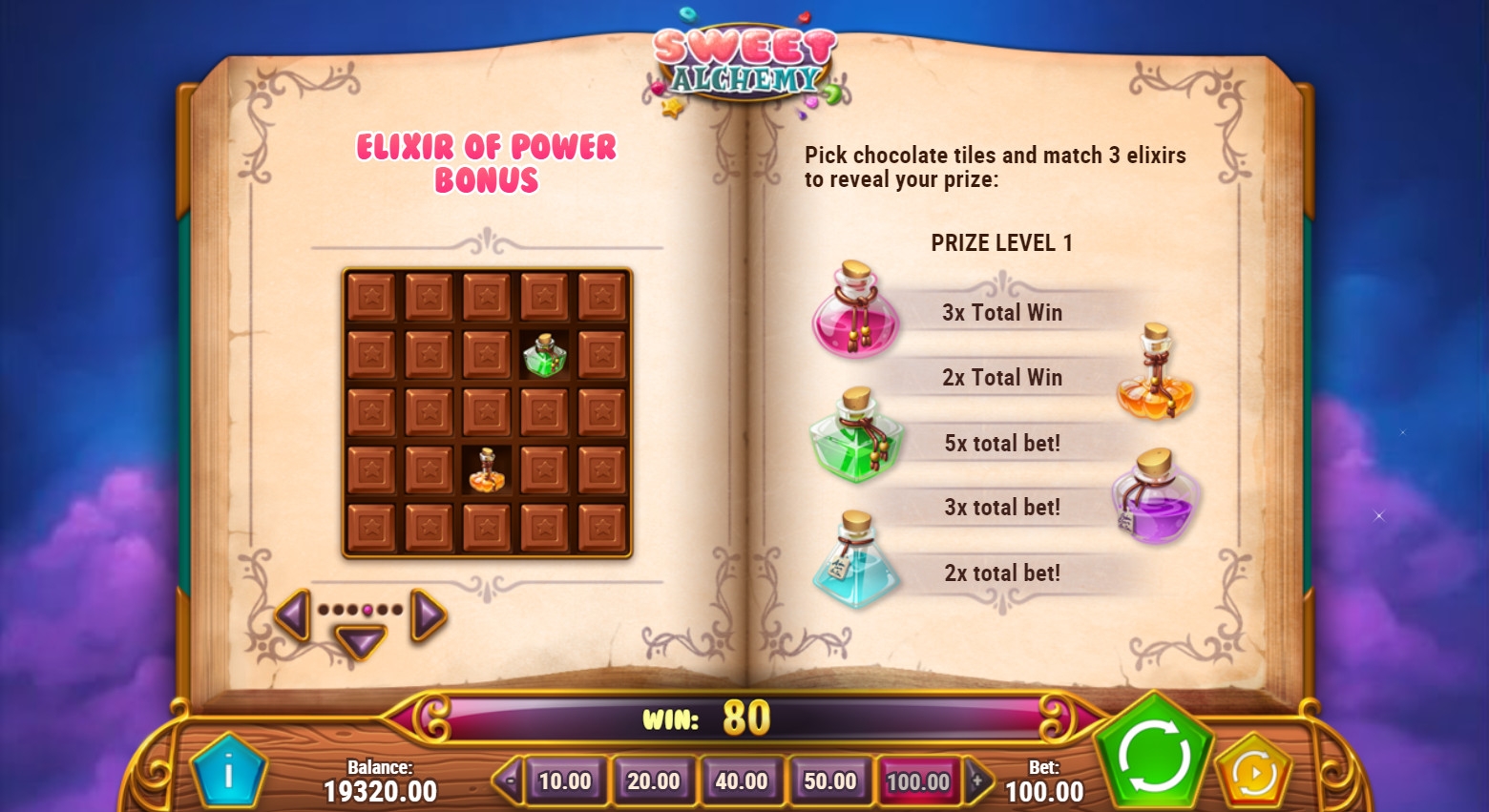Select the 10.00 bet amount
Image resolution: width=1489 pixels, height=812 pixels.
pyautogui.click(x=565, y=781)
